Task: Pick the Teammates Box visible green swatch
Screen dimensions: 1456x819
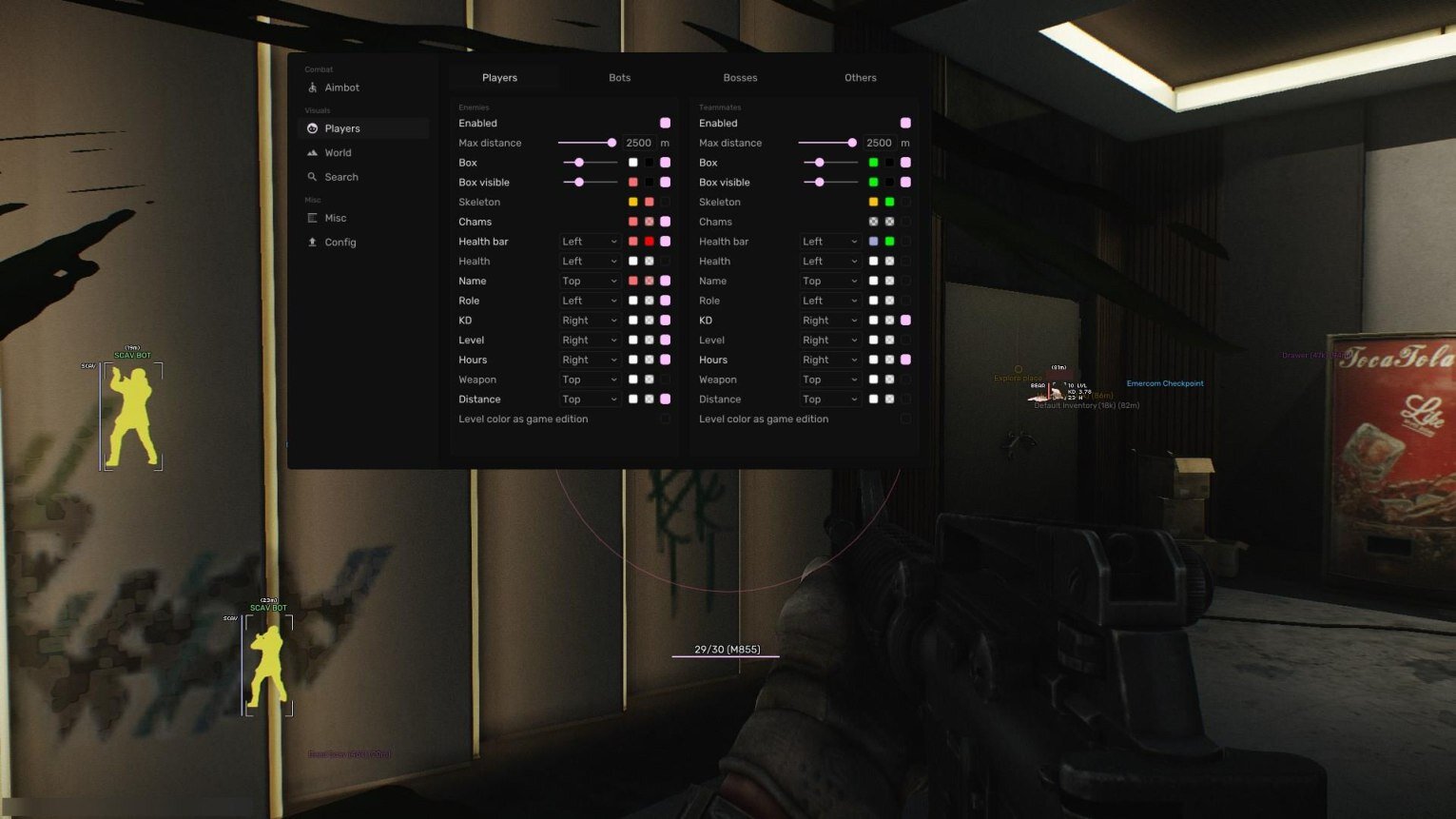Action: coord(873,183)
